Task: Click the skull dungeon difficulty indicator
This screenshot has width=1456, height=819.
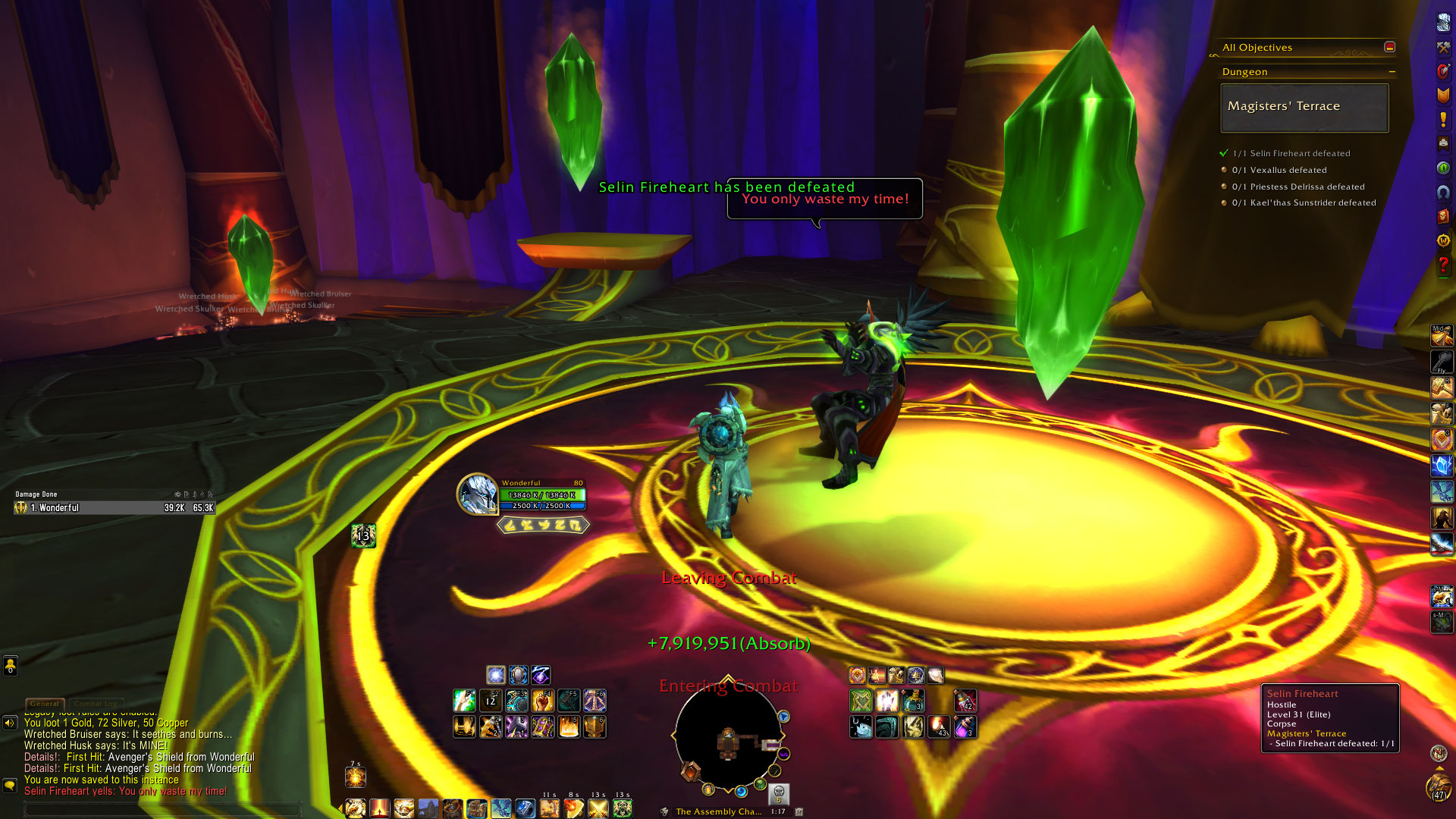Action: [779, 793]
